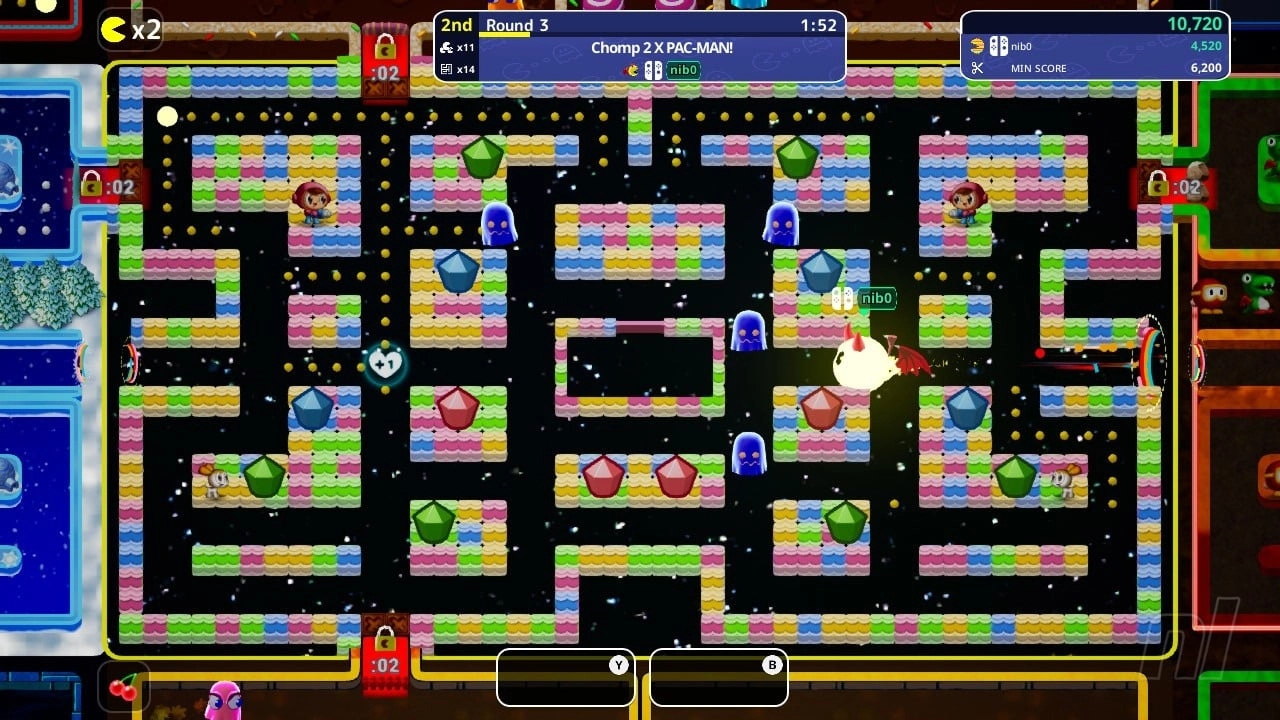Click the nib0 badge in the Chomp banner
The width and height of the screenshot is (1280, 720).
[x=682, y=70]
